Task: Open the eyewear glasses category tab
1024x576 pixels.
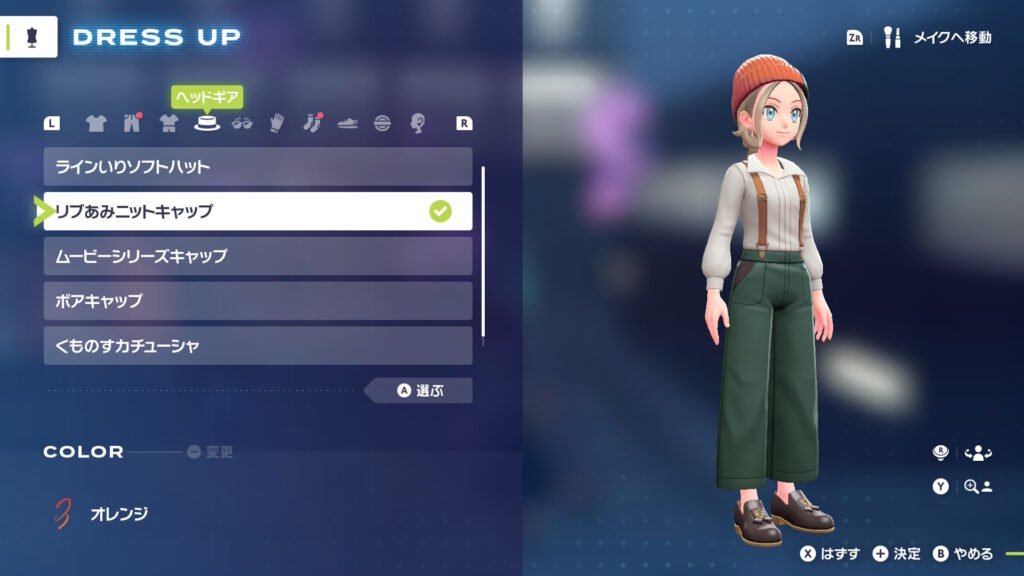Action: pyautogui.click(x=242, y=124)
